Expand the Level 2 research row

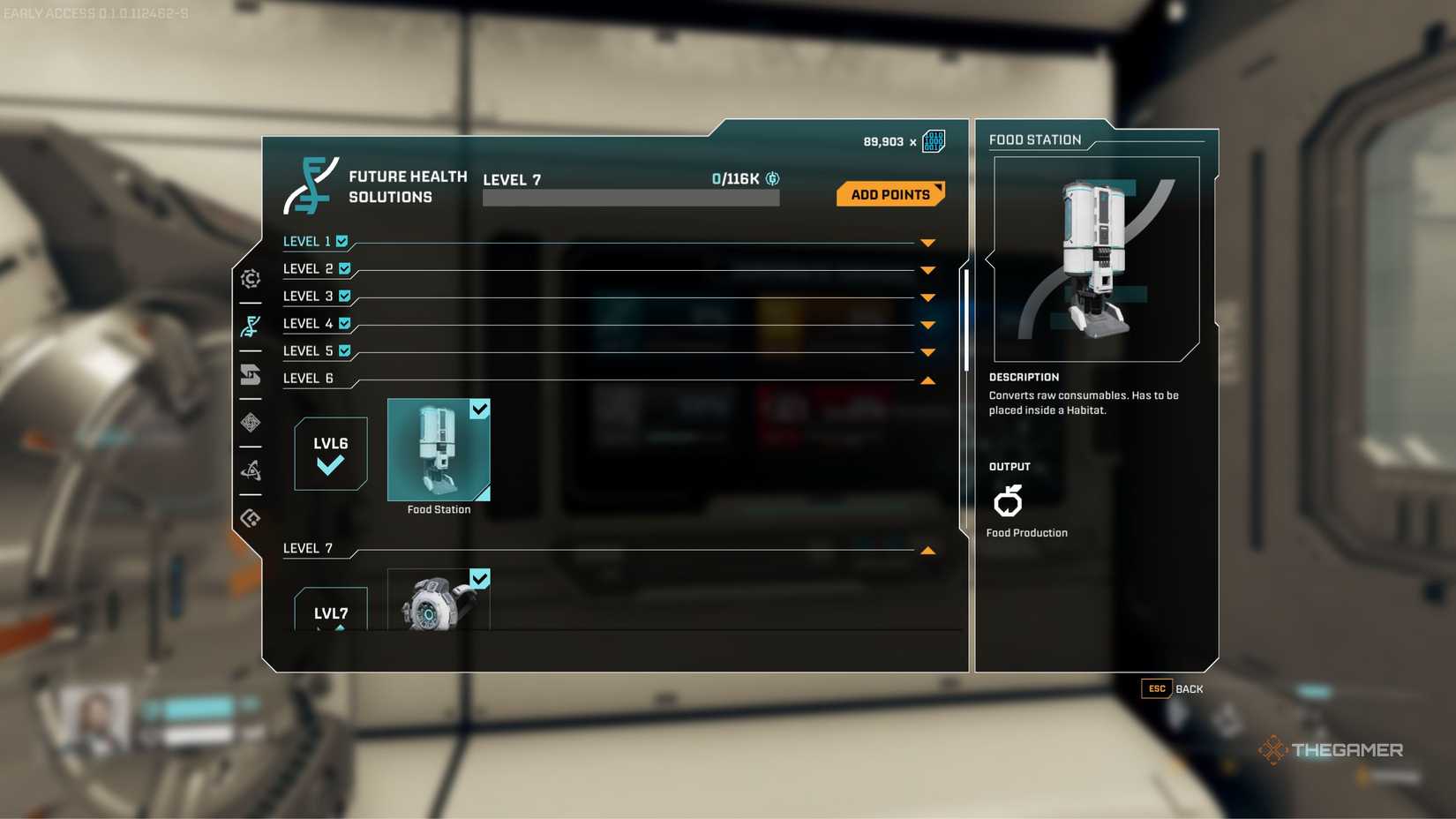927,269
